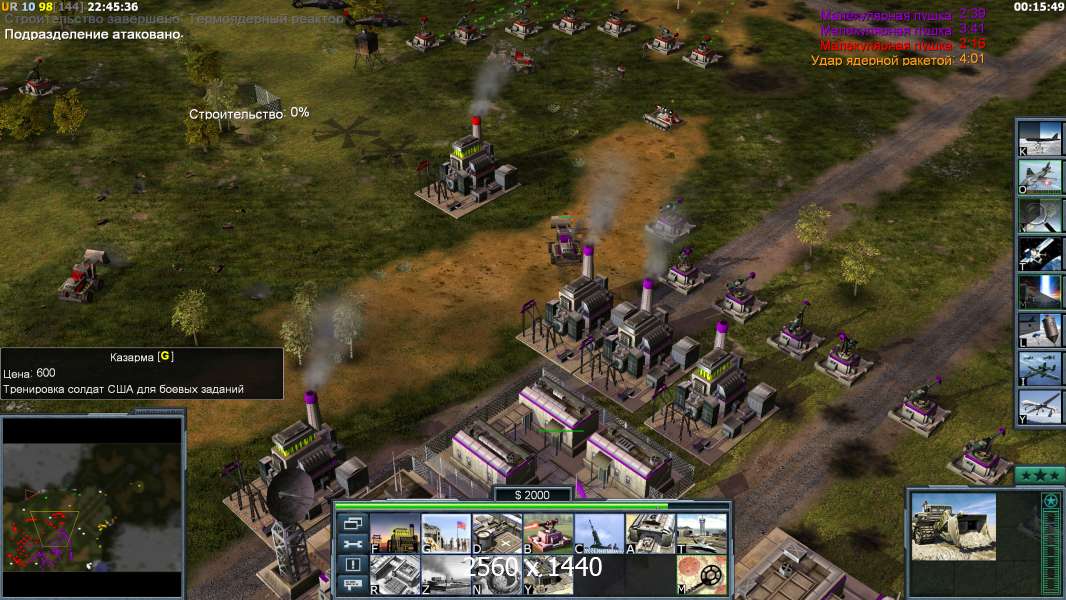Click the exclamation mark button
Screen dimensions: 1066x600
click(x=352, y=565)
